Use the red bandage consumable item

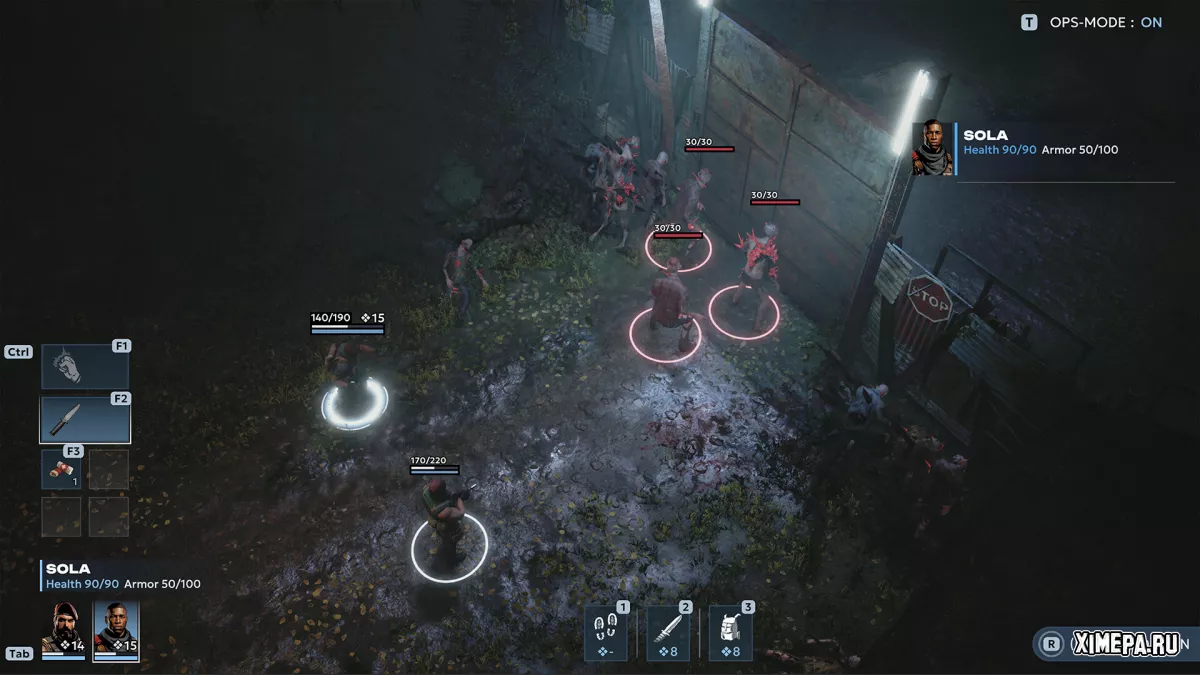(x=61, y=469)
